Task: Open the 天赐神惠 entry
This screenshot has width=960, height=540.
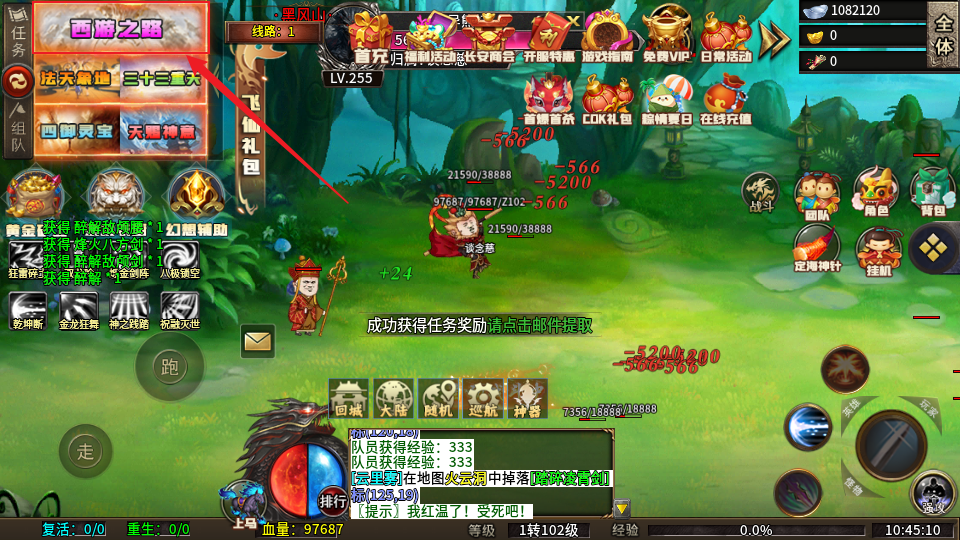Action: click(x=163, y=129)
